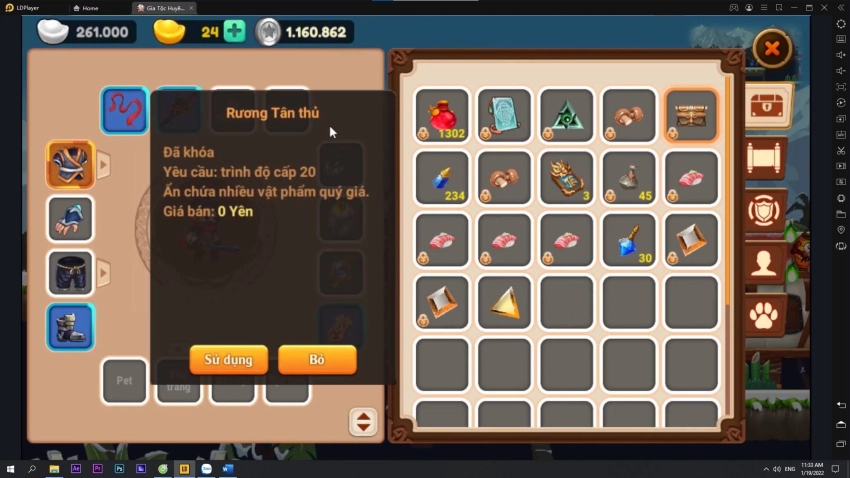Select the blue vial stacked 234
The height and width of the screenshot is (478, 850).
(x=442, y=177)
